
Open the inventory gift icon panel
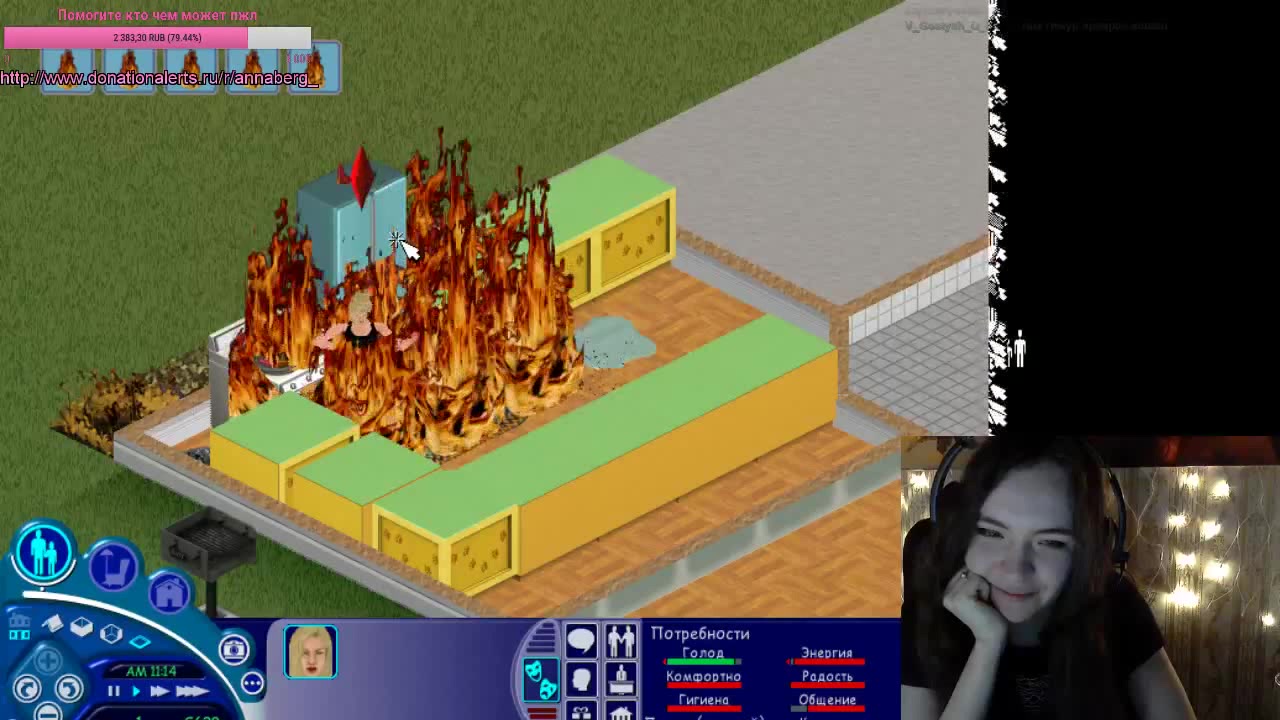(x=581, y=712)
